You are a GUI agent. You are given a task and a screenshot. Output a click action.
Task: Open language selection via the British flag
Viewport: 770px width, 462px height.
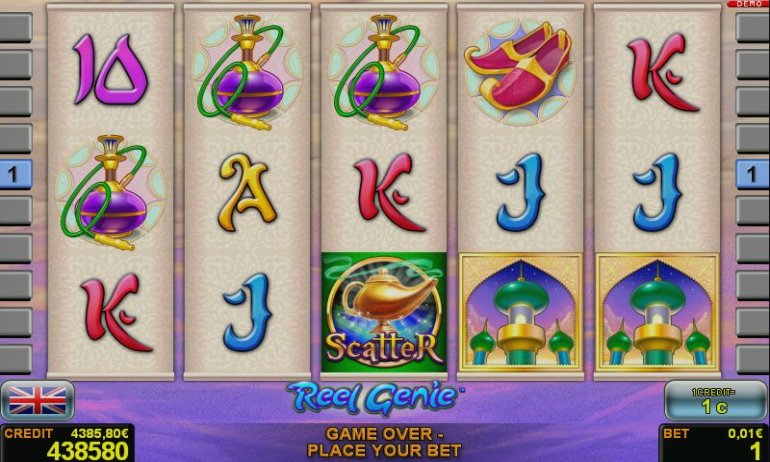coord(37,400)
